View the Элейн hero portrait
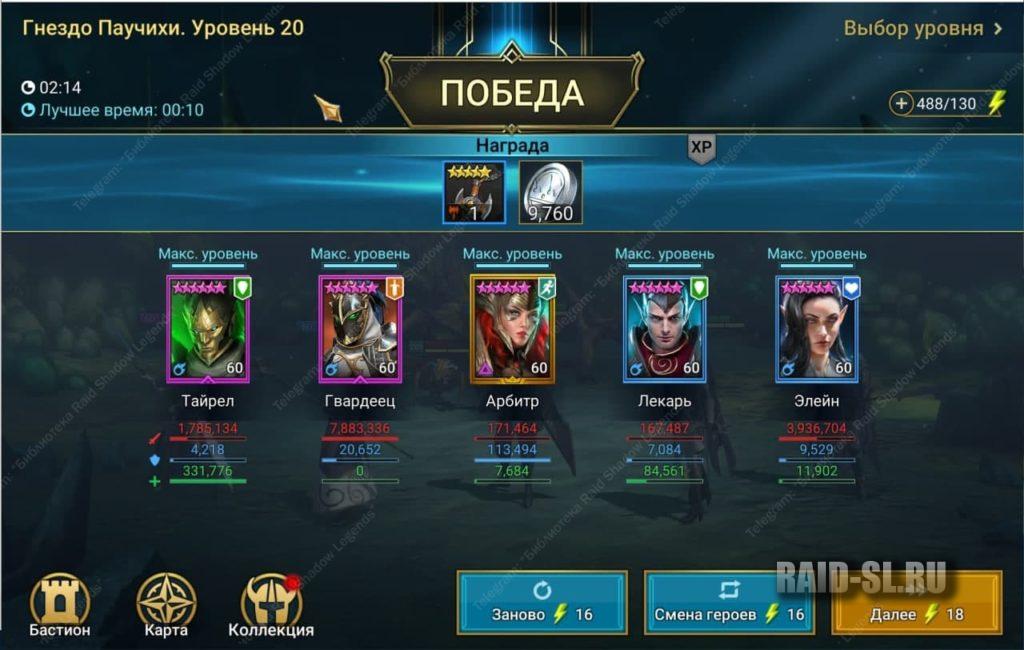 pos(817,329)
